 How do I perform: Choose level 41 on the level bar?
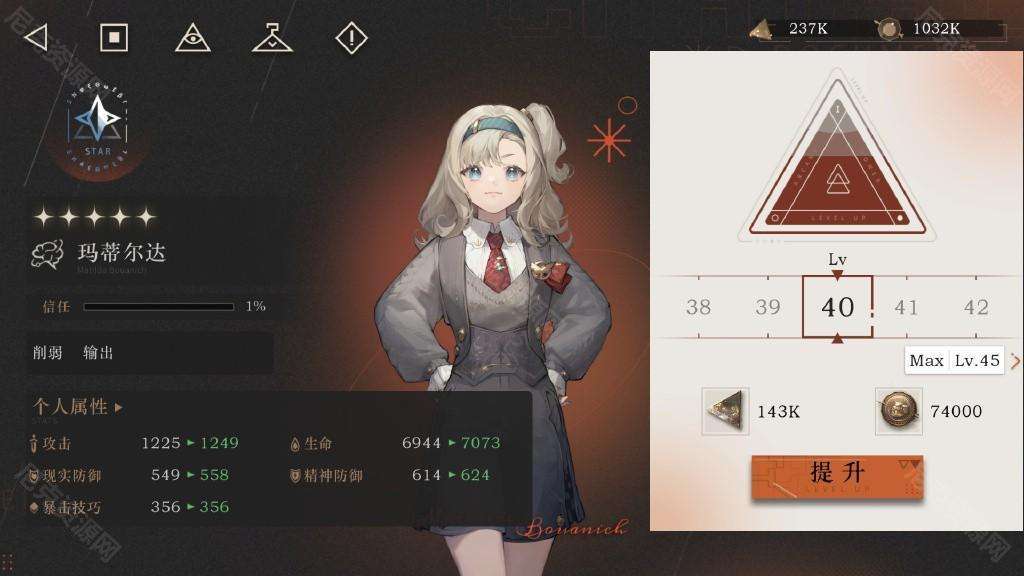(x=906, y=307)
